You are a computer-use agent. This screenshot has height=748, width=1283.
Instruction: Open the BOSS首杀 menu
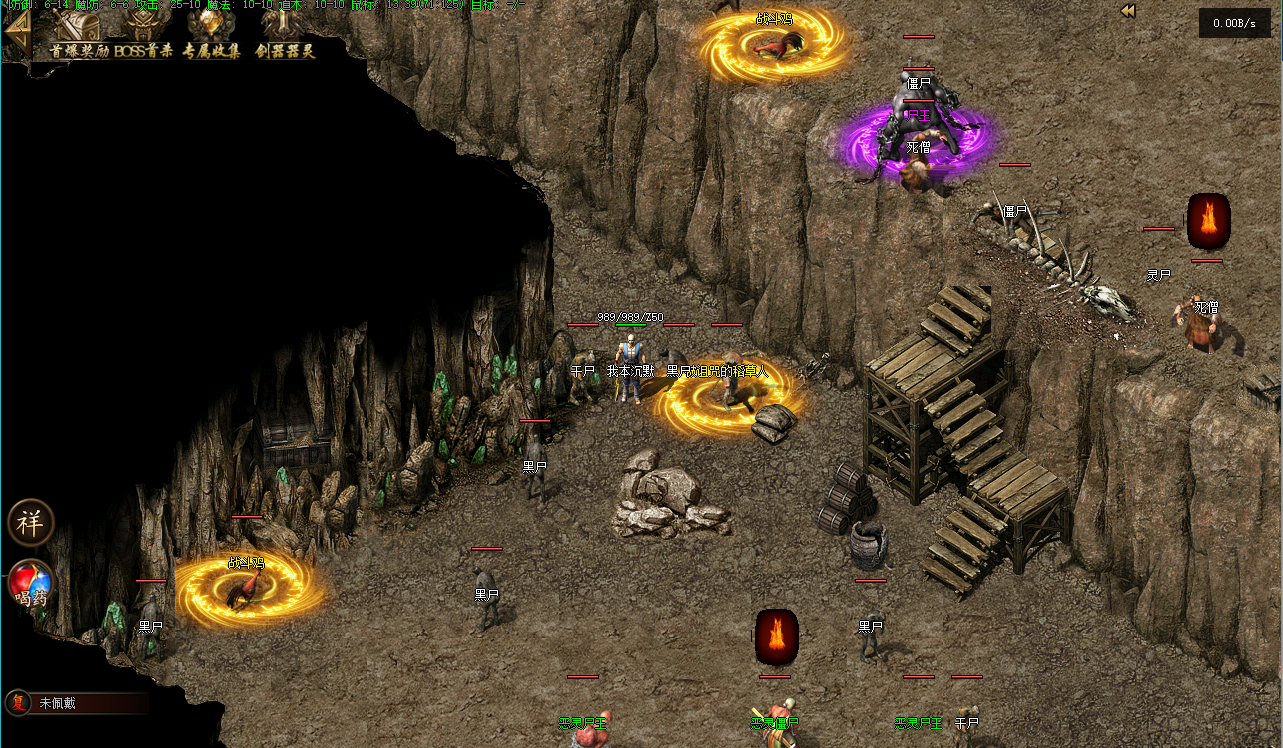pos(144,34)
